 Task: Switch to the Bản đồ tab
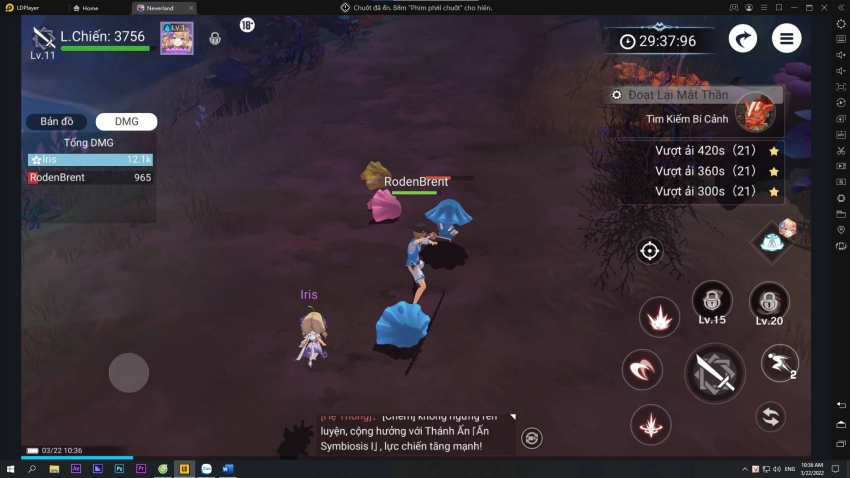tap(57, 122)
